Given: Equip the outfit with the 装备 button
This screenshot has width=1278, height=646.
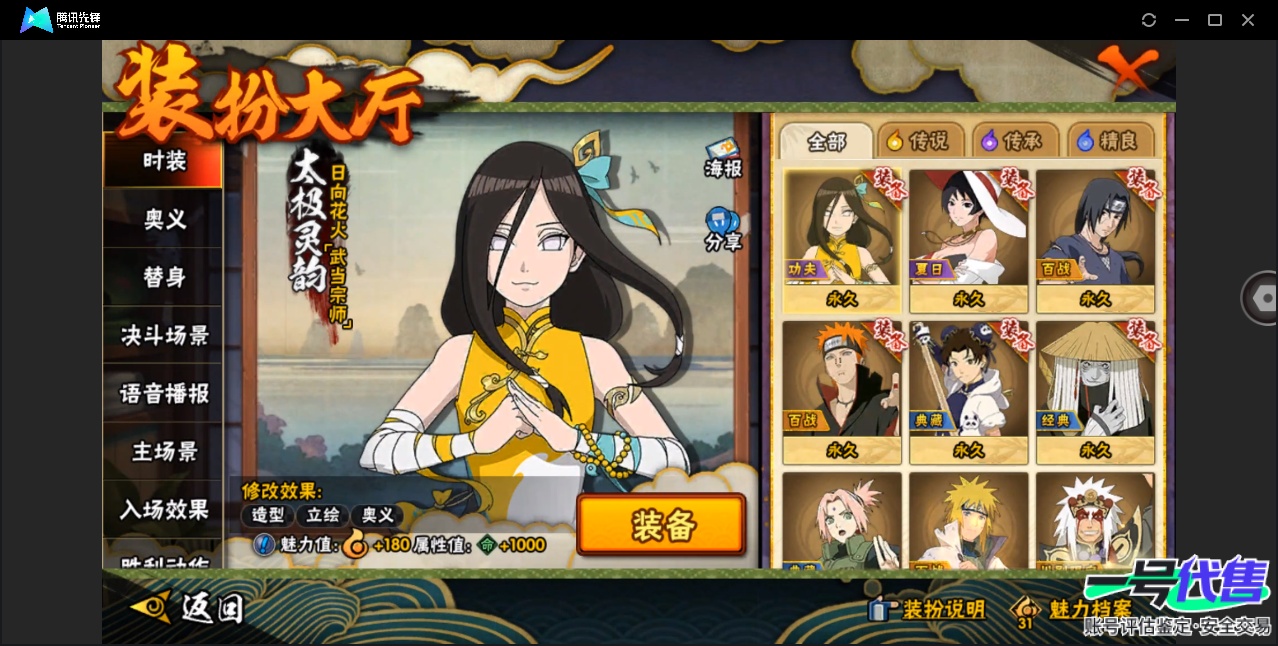Looking at the screenshot, I should tap(661, 524).
